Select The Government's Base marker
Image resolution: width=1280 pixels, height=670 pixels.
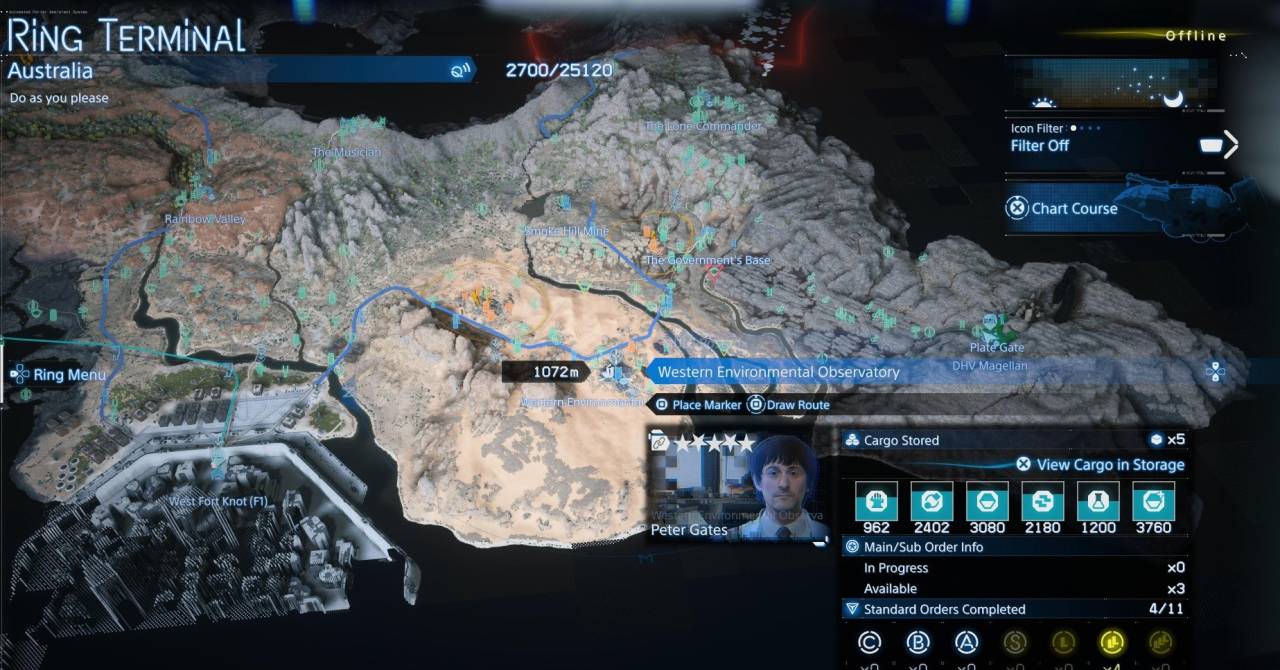point(707,260)
